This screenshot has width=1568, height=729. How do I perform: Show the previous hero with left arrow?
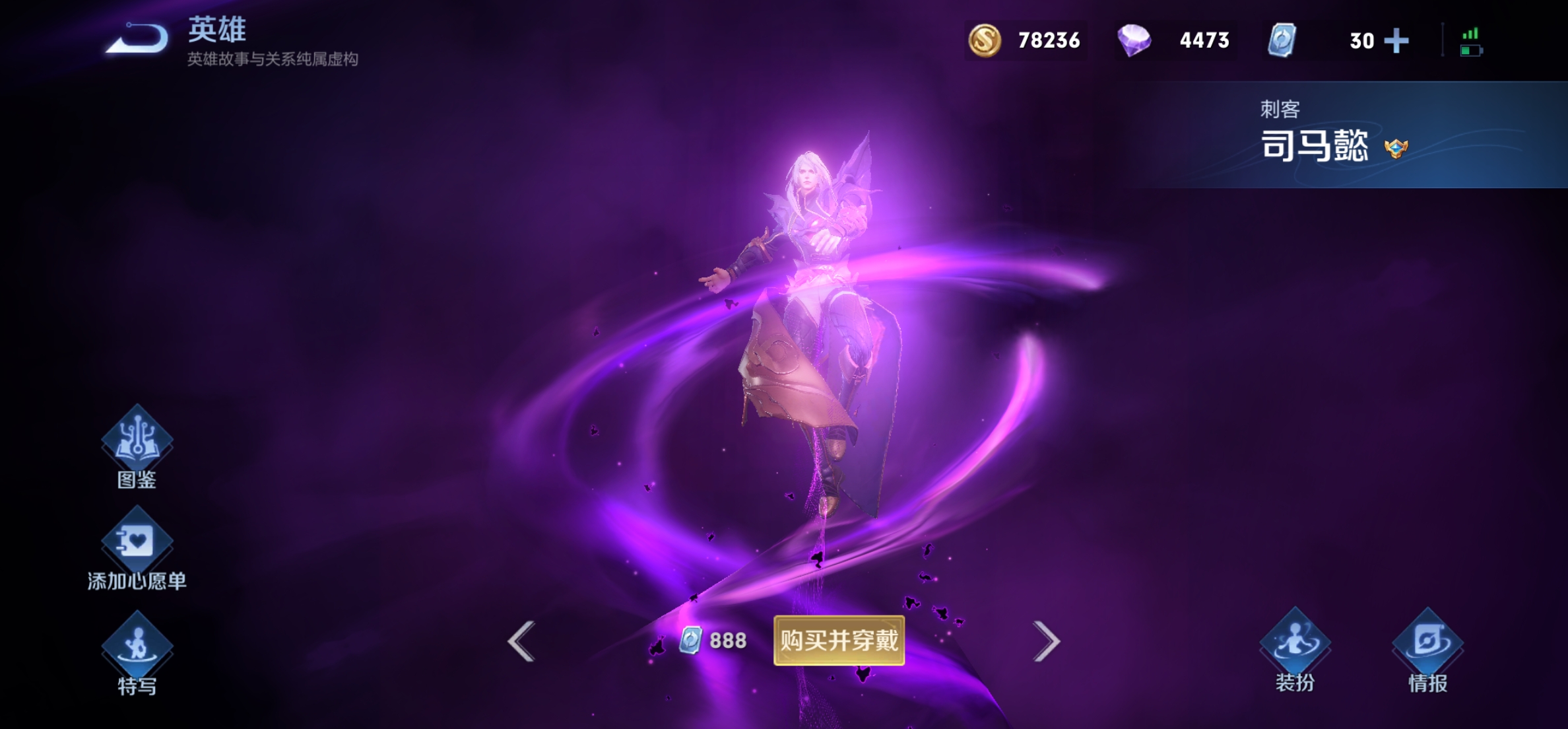tap(521, 641)
